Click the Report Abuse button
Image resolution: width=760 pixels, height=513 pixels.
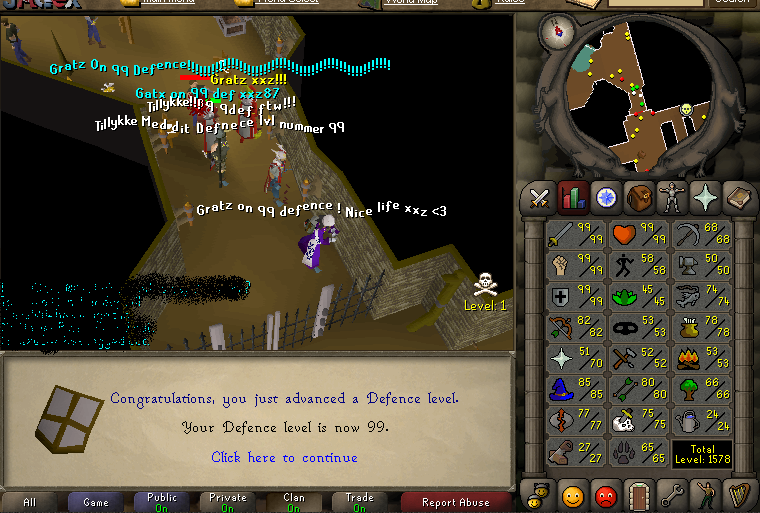tap(455, 502)
